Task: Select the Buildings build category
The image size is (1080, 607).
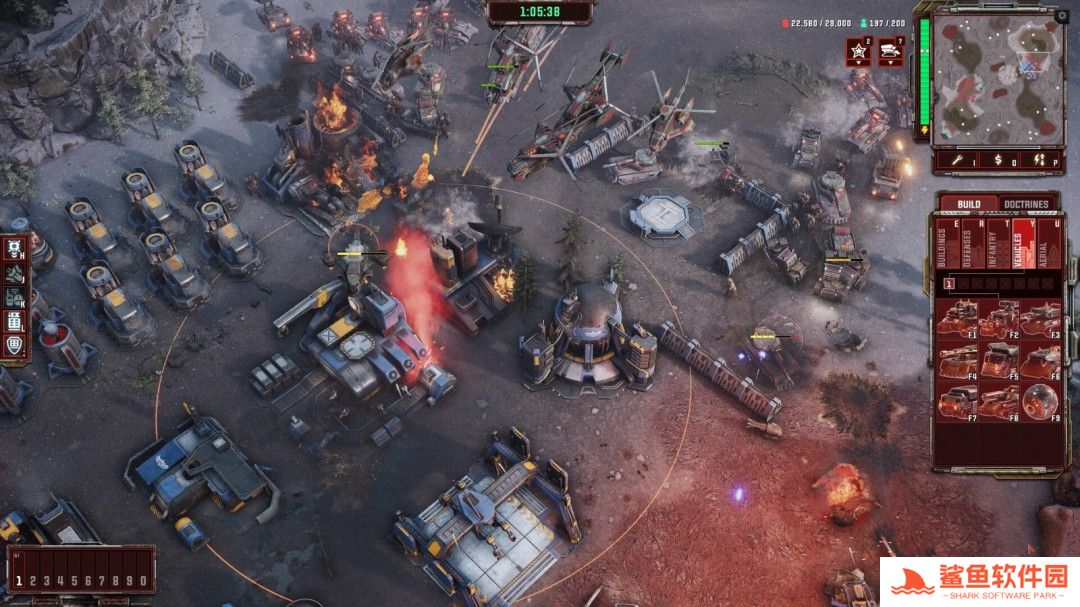Action: 942,246
